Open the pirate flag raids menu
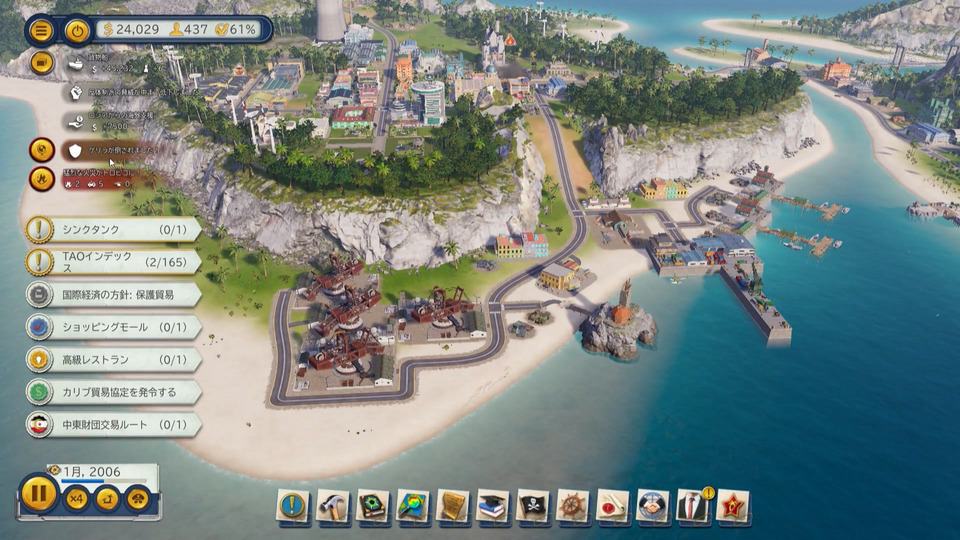The width and height of the screenshot is (960, 540). pos(533,506)
